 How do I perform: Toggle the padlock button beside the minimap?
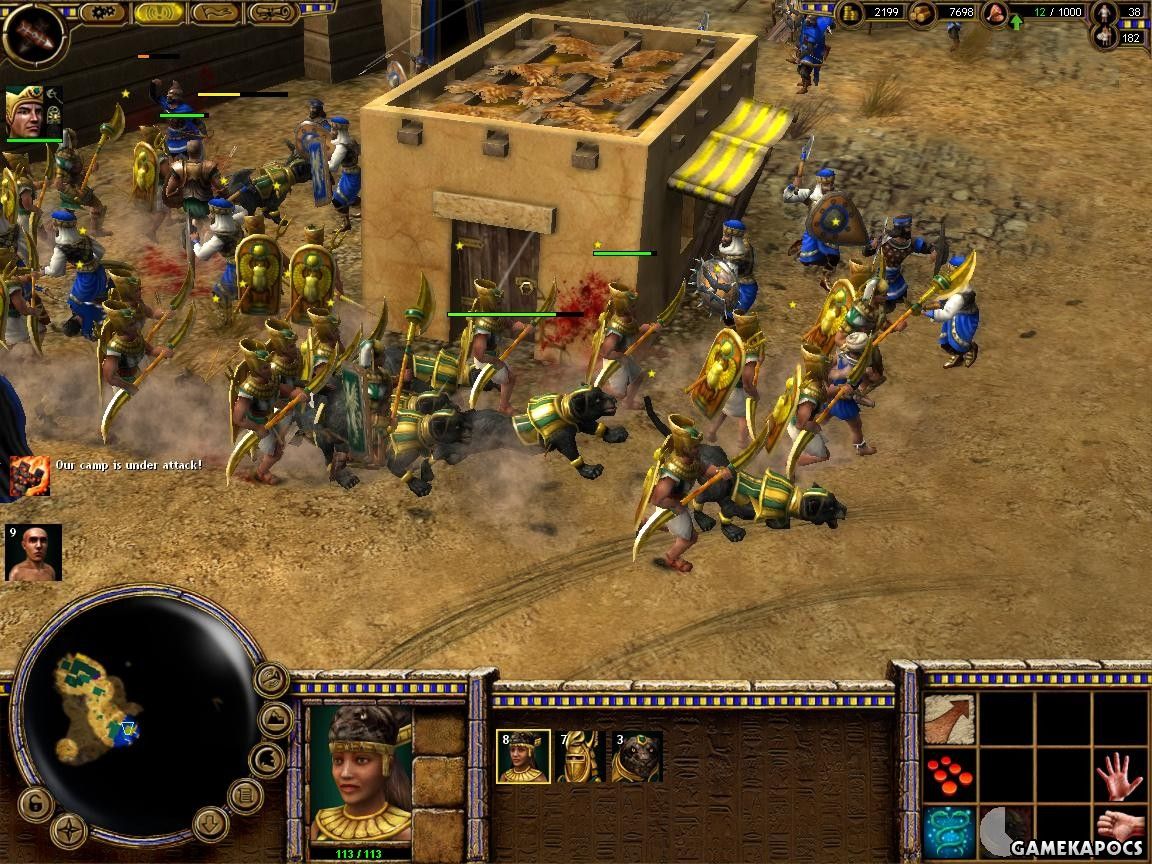click(x=34, y=803)
